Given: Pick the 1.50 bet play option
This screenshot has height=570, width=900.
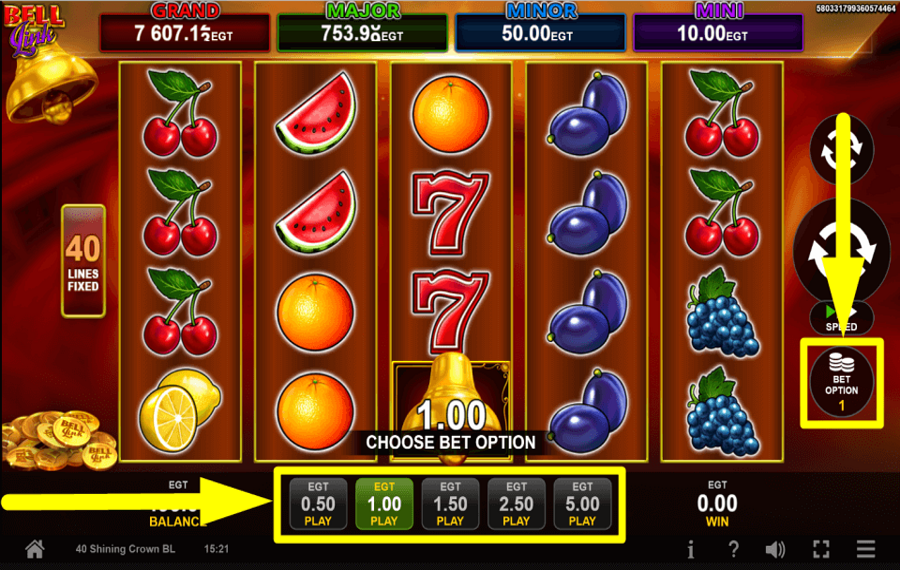Looking at the screenshot, I should pos(450,503).
